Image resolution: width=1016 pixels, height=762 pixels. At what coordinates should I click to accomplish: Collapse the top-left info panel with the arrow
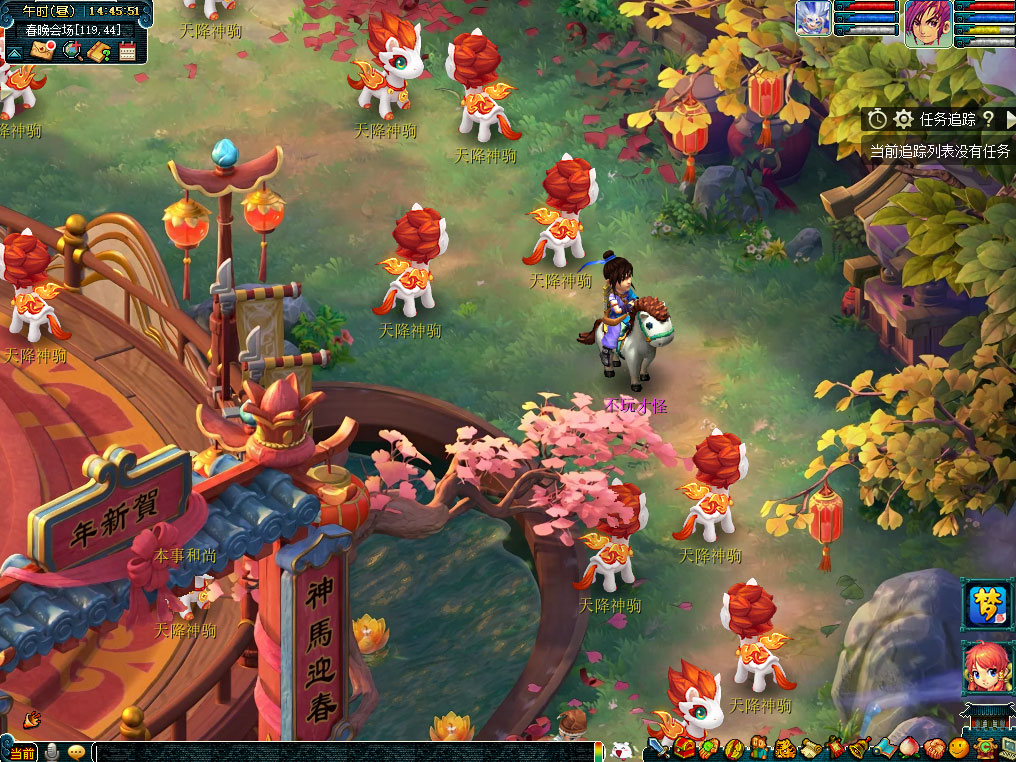[15, 51]
